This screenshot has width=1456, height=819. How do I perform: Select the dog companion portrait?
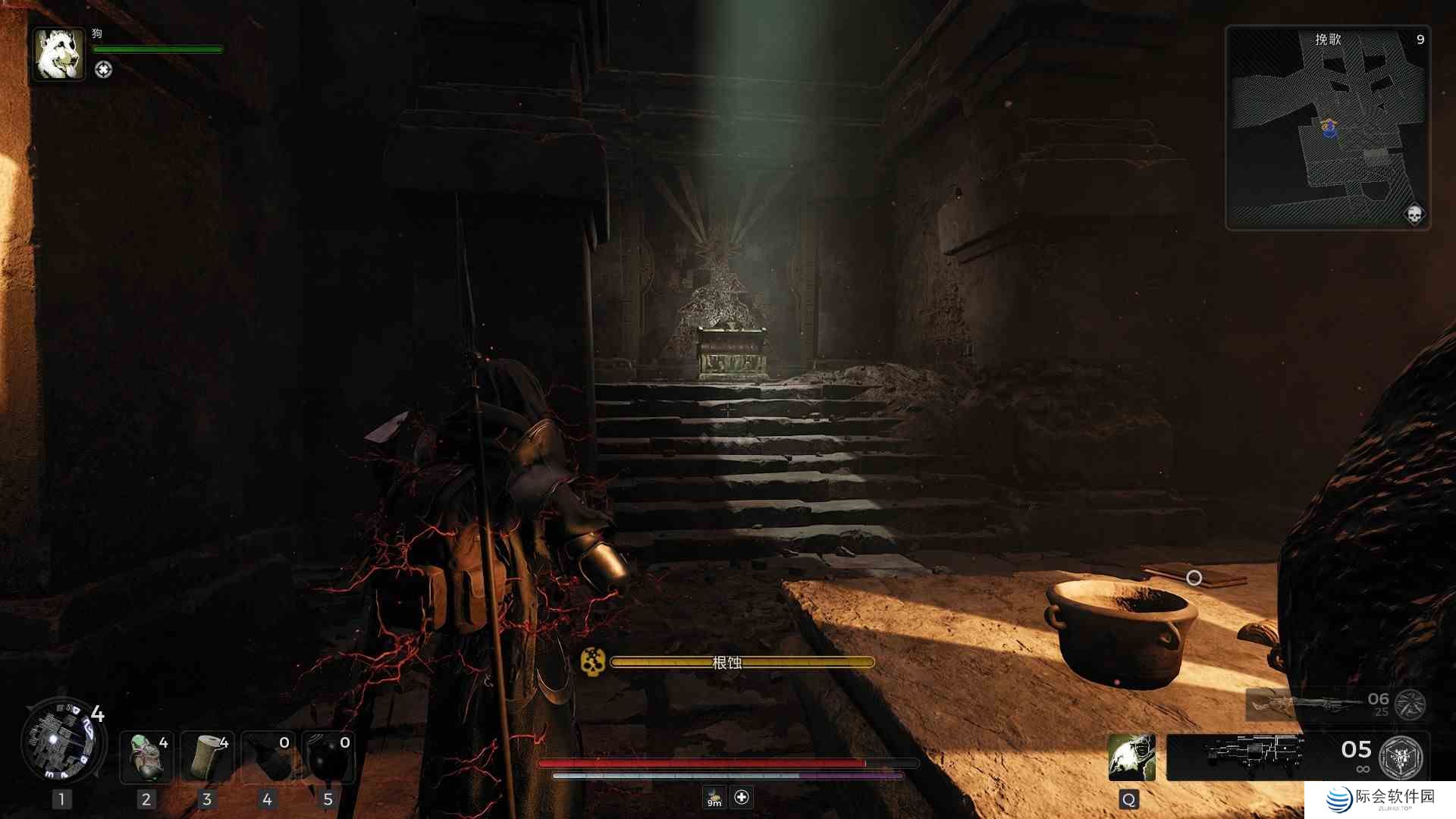click(x=58, y=54)
